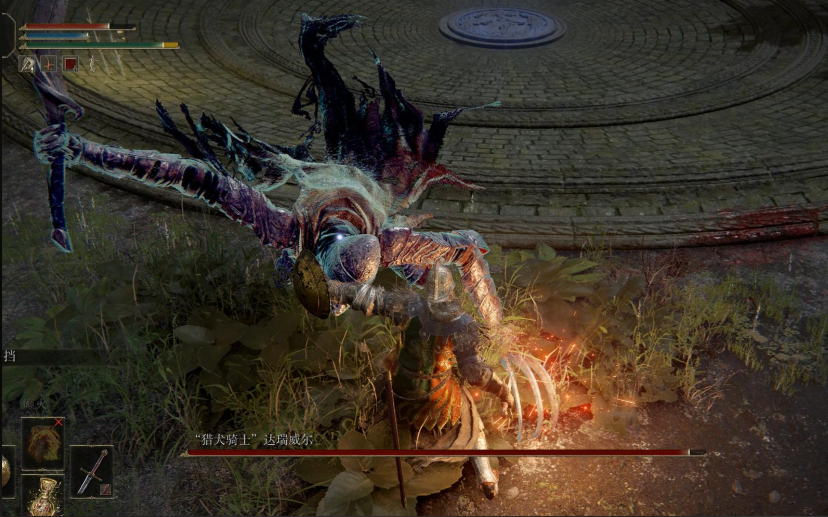
Task: Select the spell slot with the red X
Action: 43,443
